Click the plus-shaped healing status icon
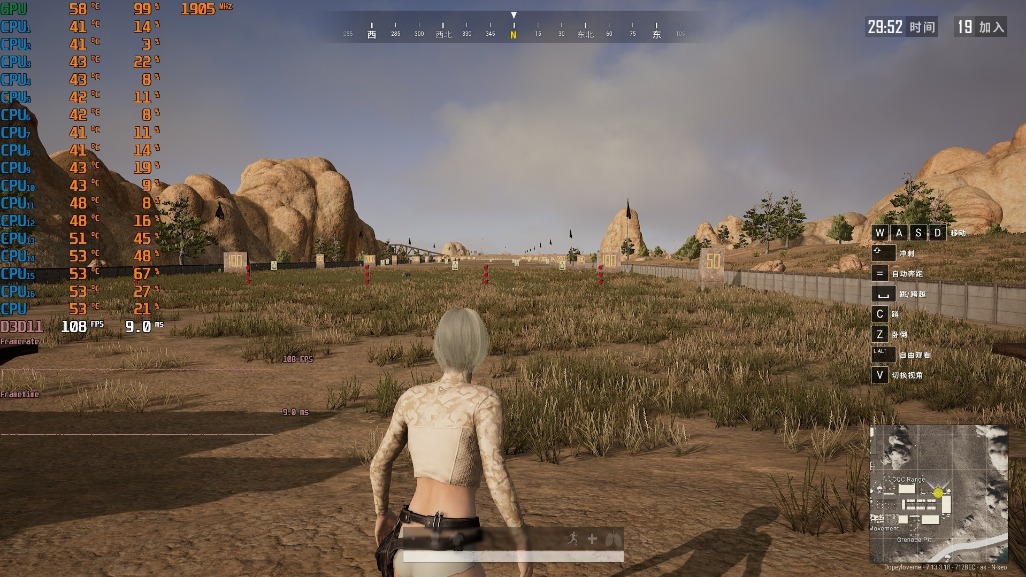Screen dimensions: 1026x577 tap(592, 538)
